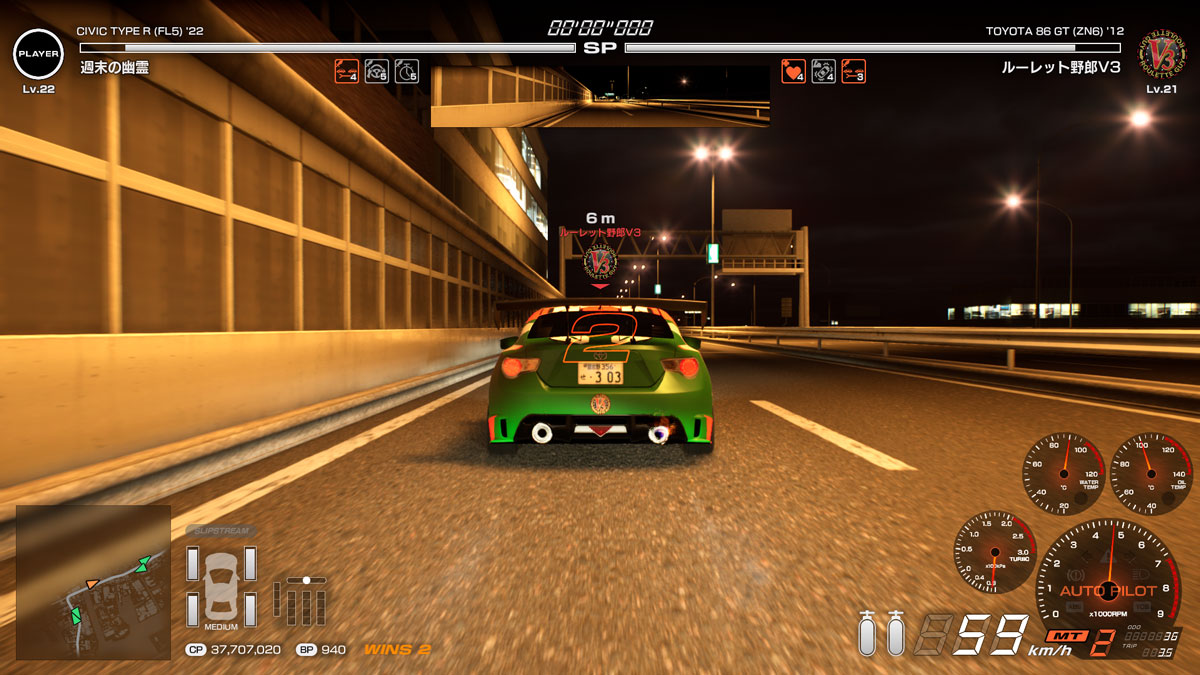Click the PLAYER badge circle
The image size is (1200, 675).
click(38, 54)
